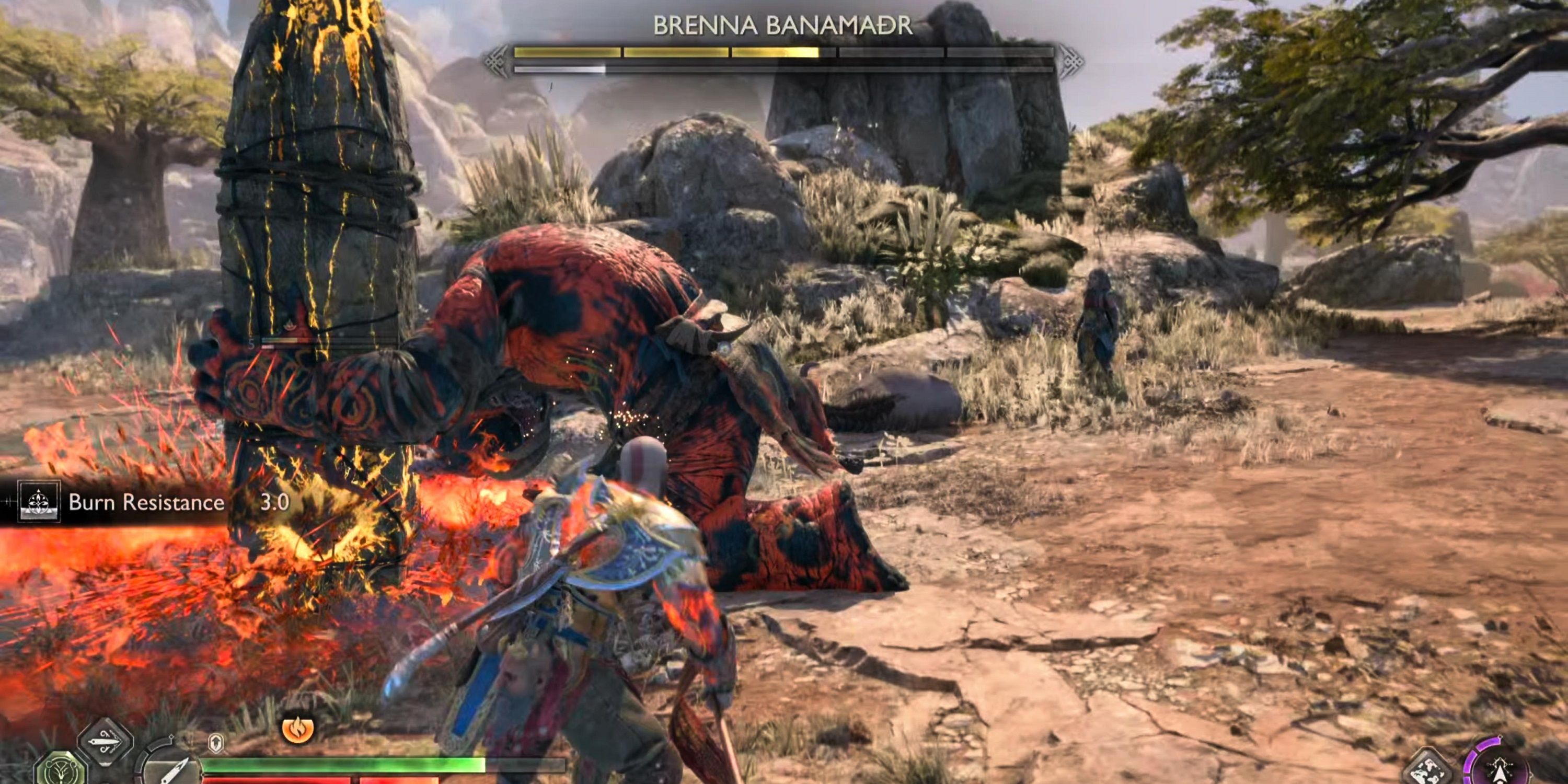1568x784 pixels.
Task: Click the troll's mini health bar overlay
Action: click(280, 341)
